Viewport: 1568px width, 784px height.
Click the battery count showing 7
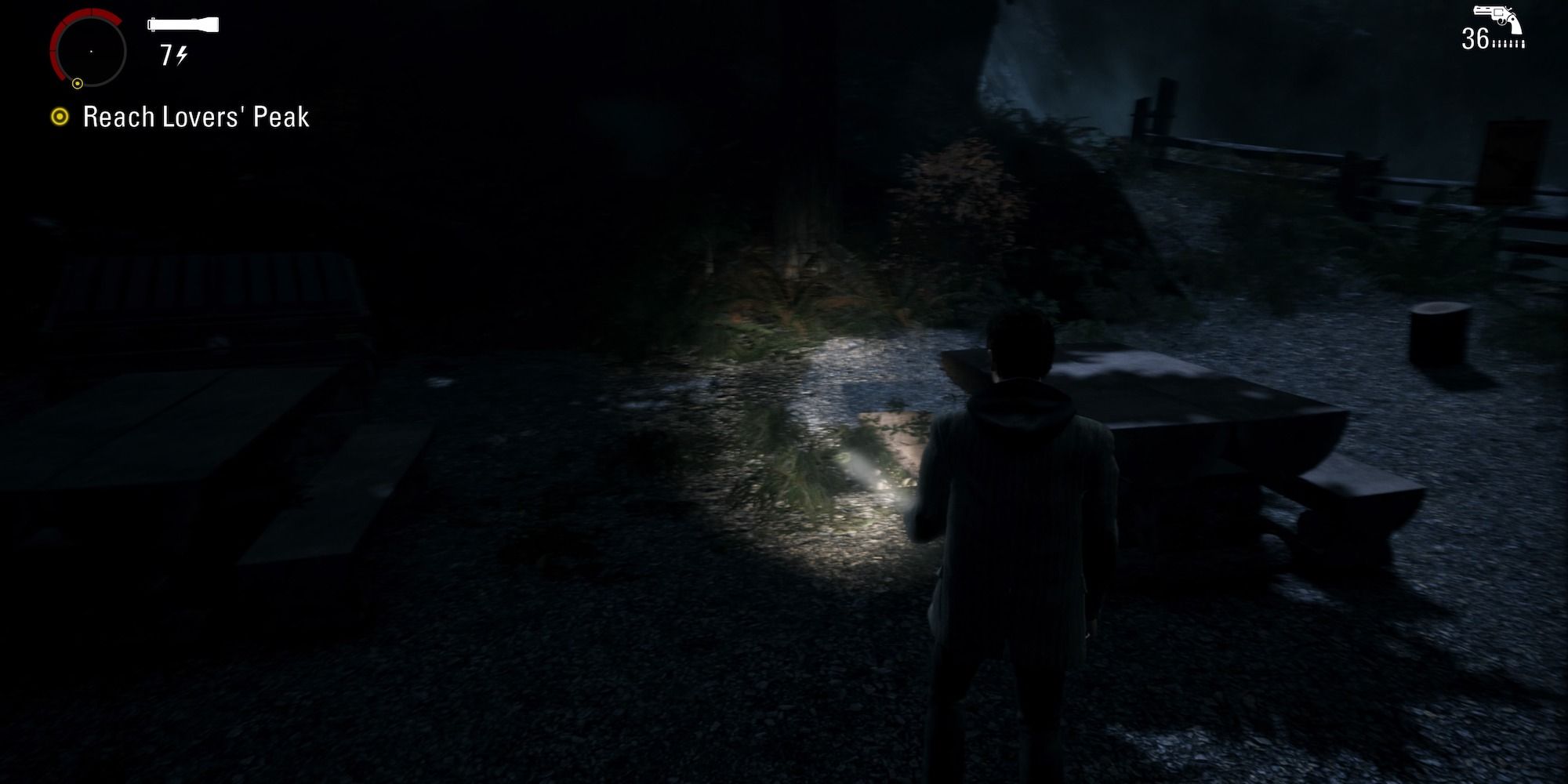(166, 55)
